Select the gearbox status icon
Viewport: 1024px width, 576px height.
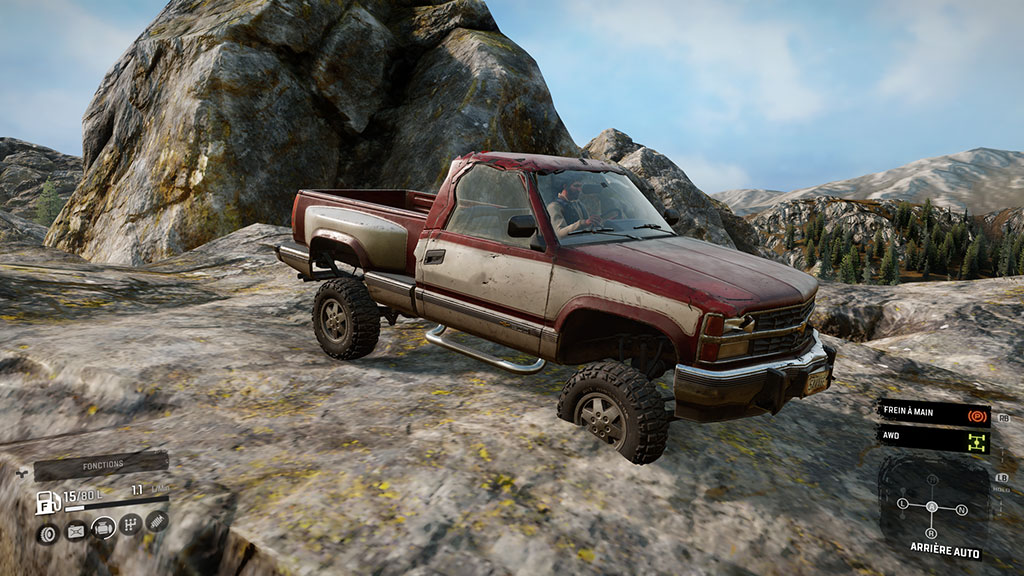130,525
